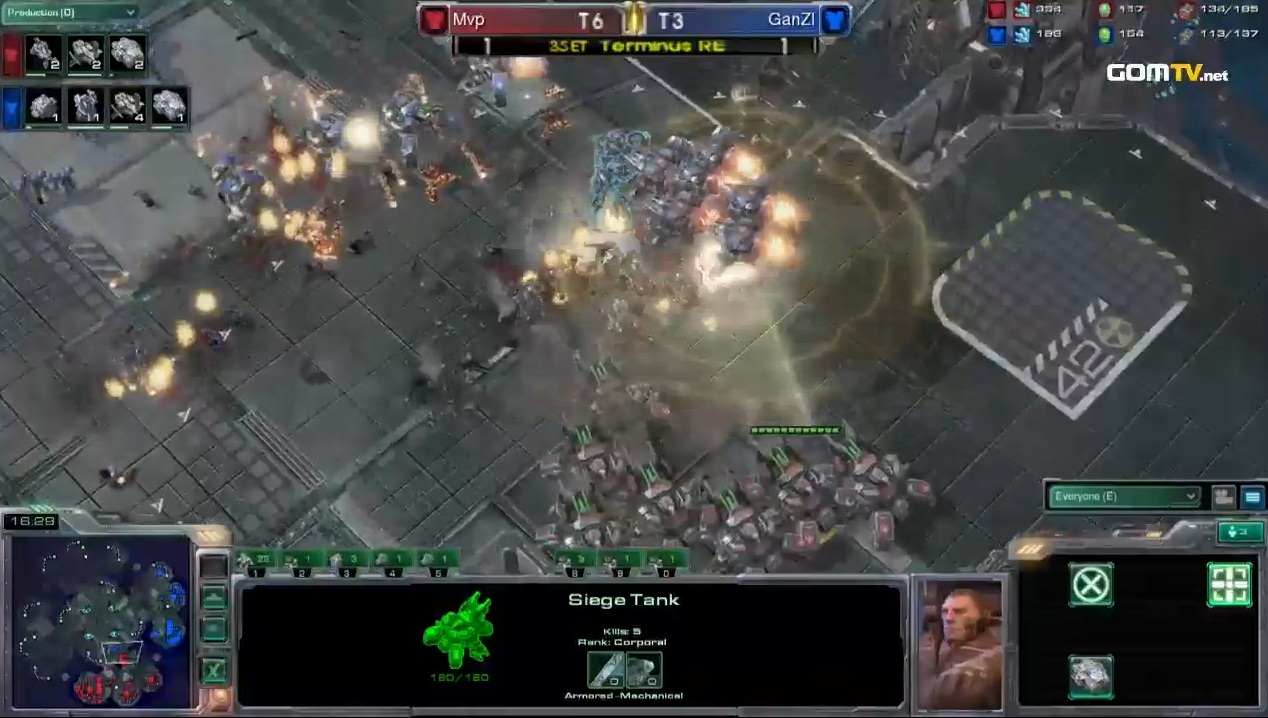The image size is (1268, 718).
Task: Click the circled X command button
Action: (x=1091, y=585)
